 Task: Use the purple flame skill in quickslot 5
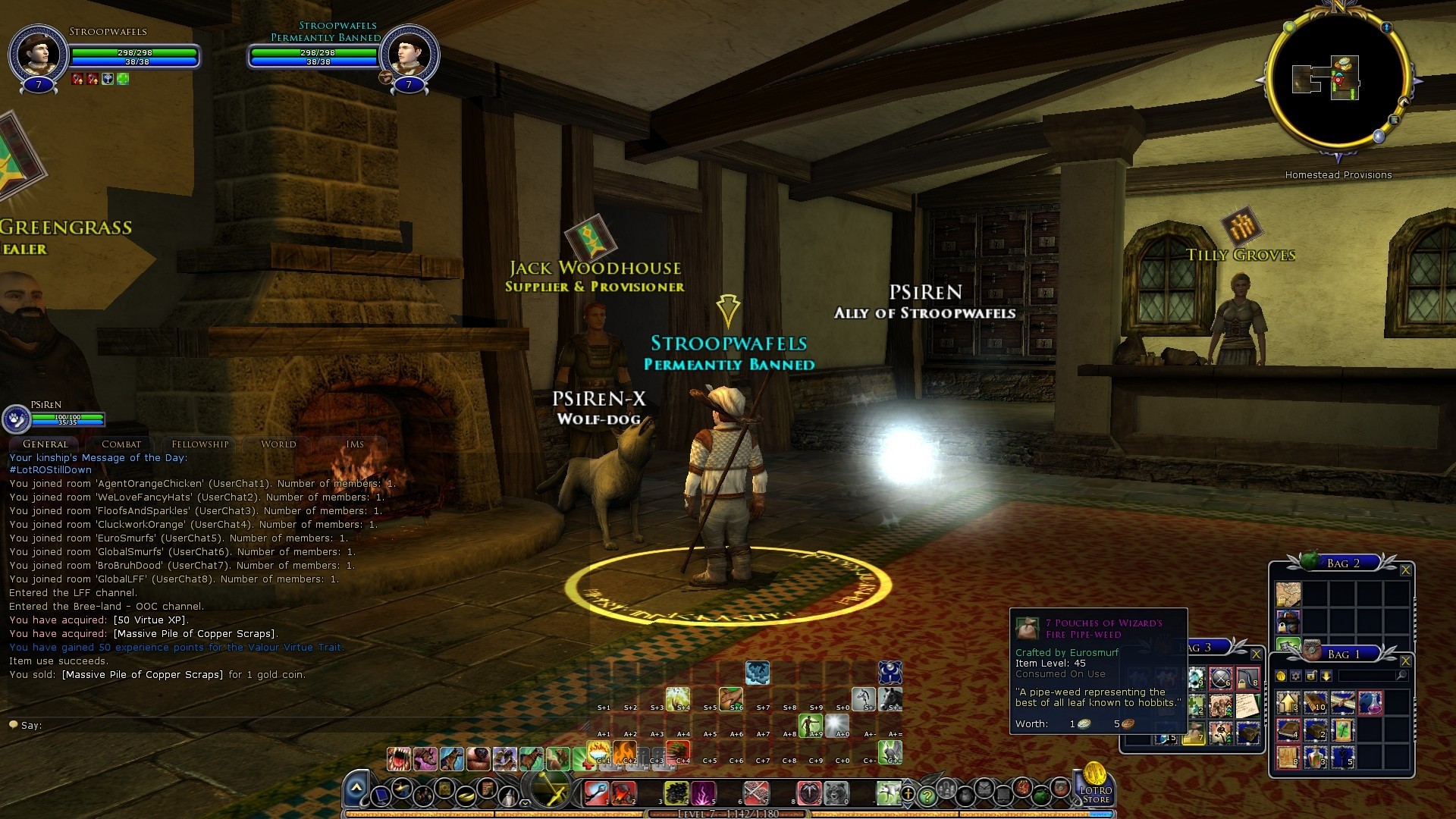(x=703, y=793)
